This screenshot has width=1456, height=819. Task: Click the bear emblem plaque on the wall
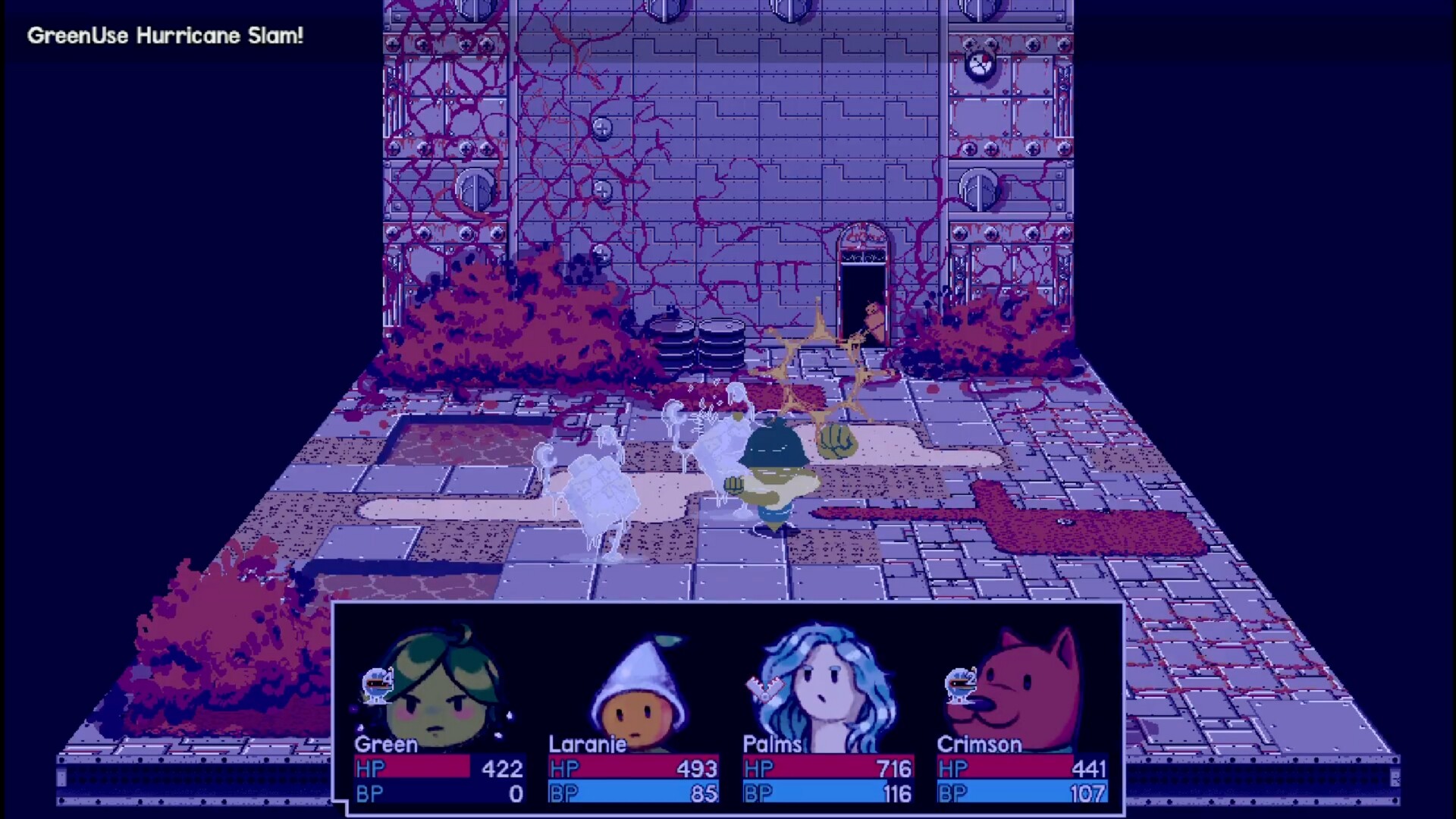[x=981, y=64]
